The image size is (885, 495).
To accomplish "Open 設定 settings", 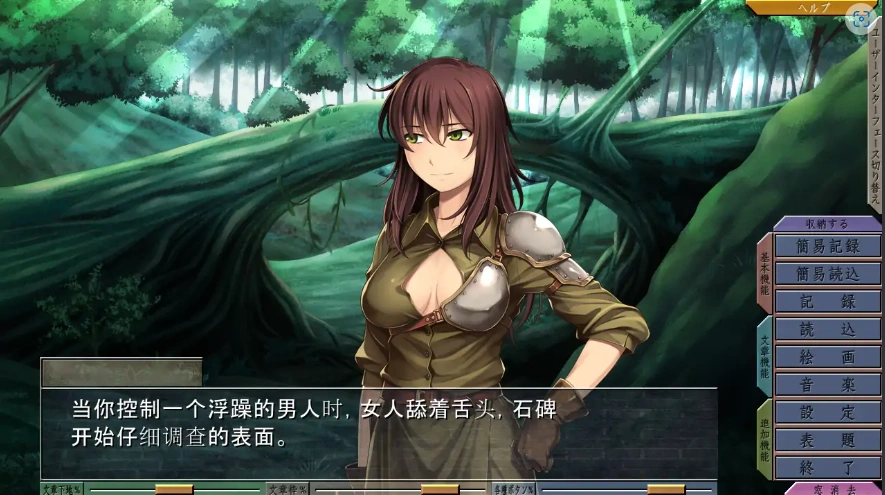I will click(827, 412).
